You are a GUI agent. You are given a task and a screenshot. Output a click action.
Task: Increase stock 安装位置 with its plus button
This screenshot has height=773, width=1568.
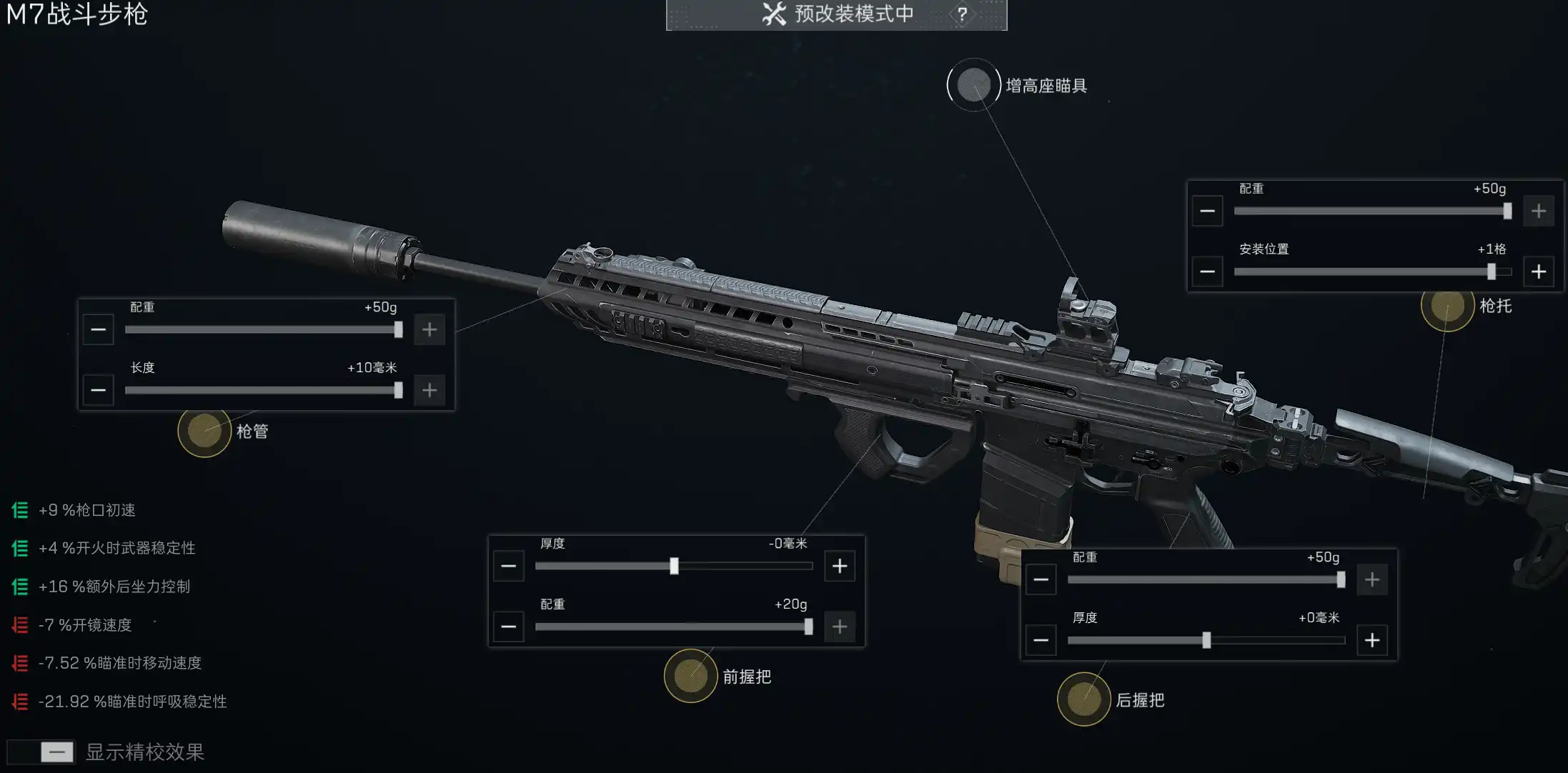1538,271
